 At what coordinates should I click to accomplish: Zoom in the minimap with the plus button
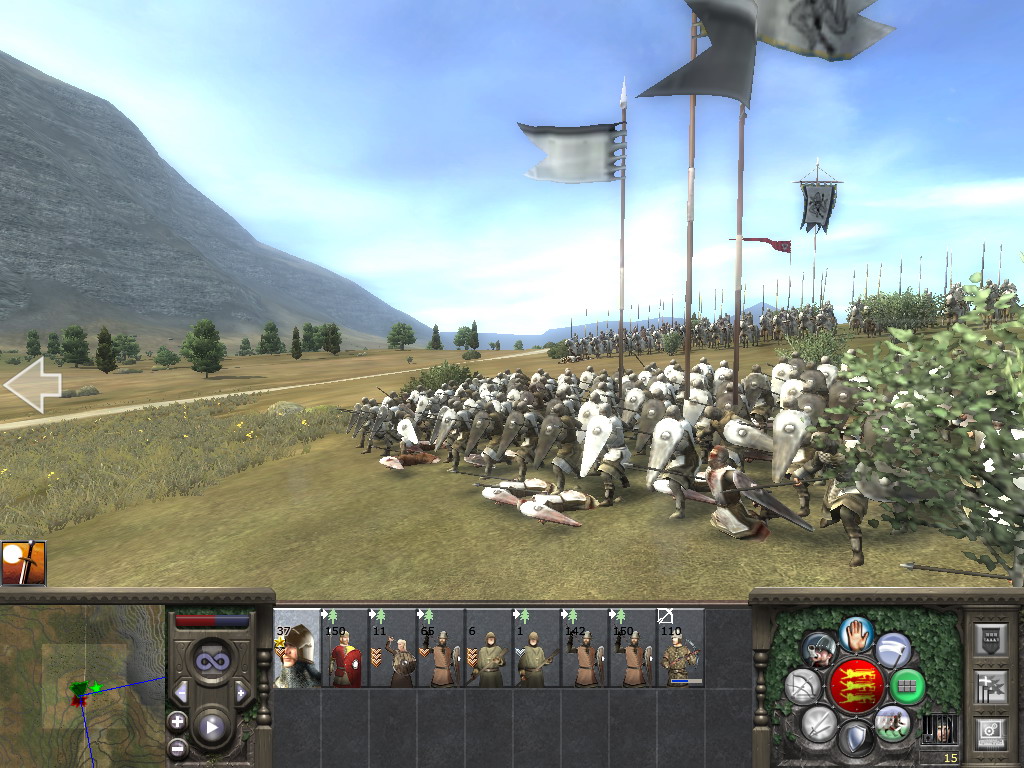pyautogui.click(x=178, y=721)
